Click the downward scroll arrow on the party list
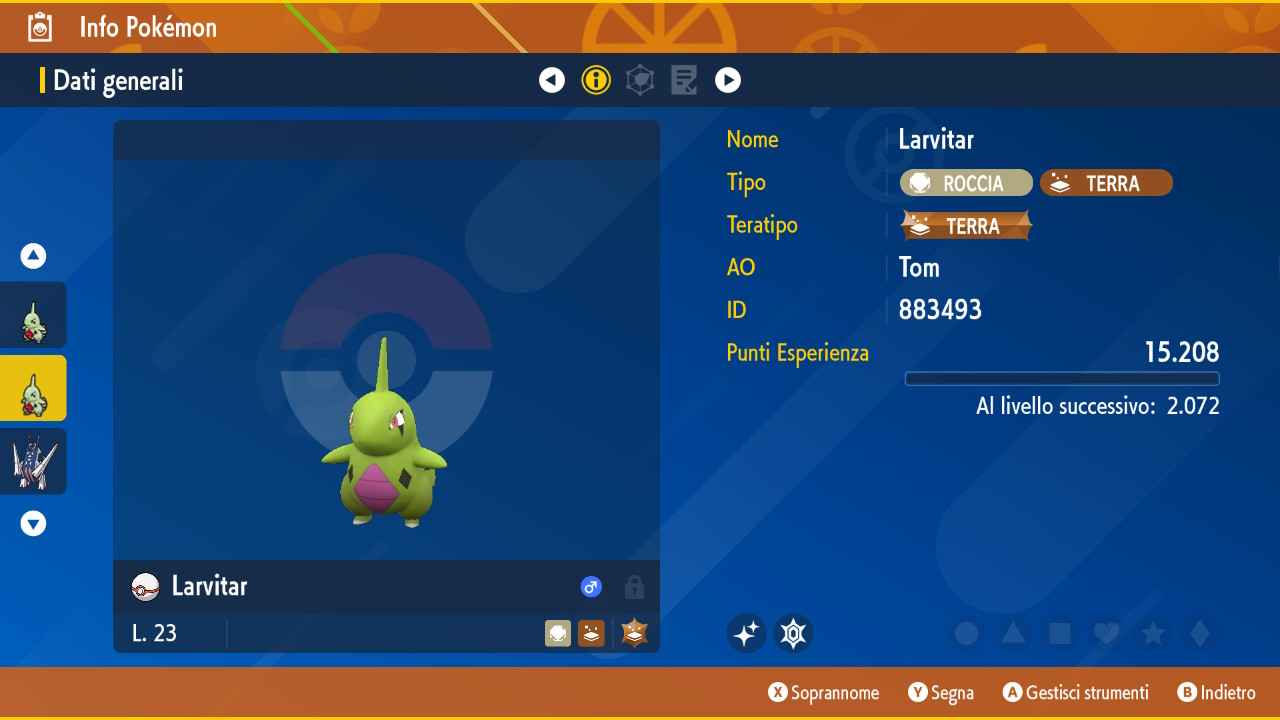 tap(33, 523)
